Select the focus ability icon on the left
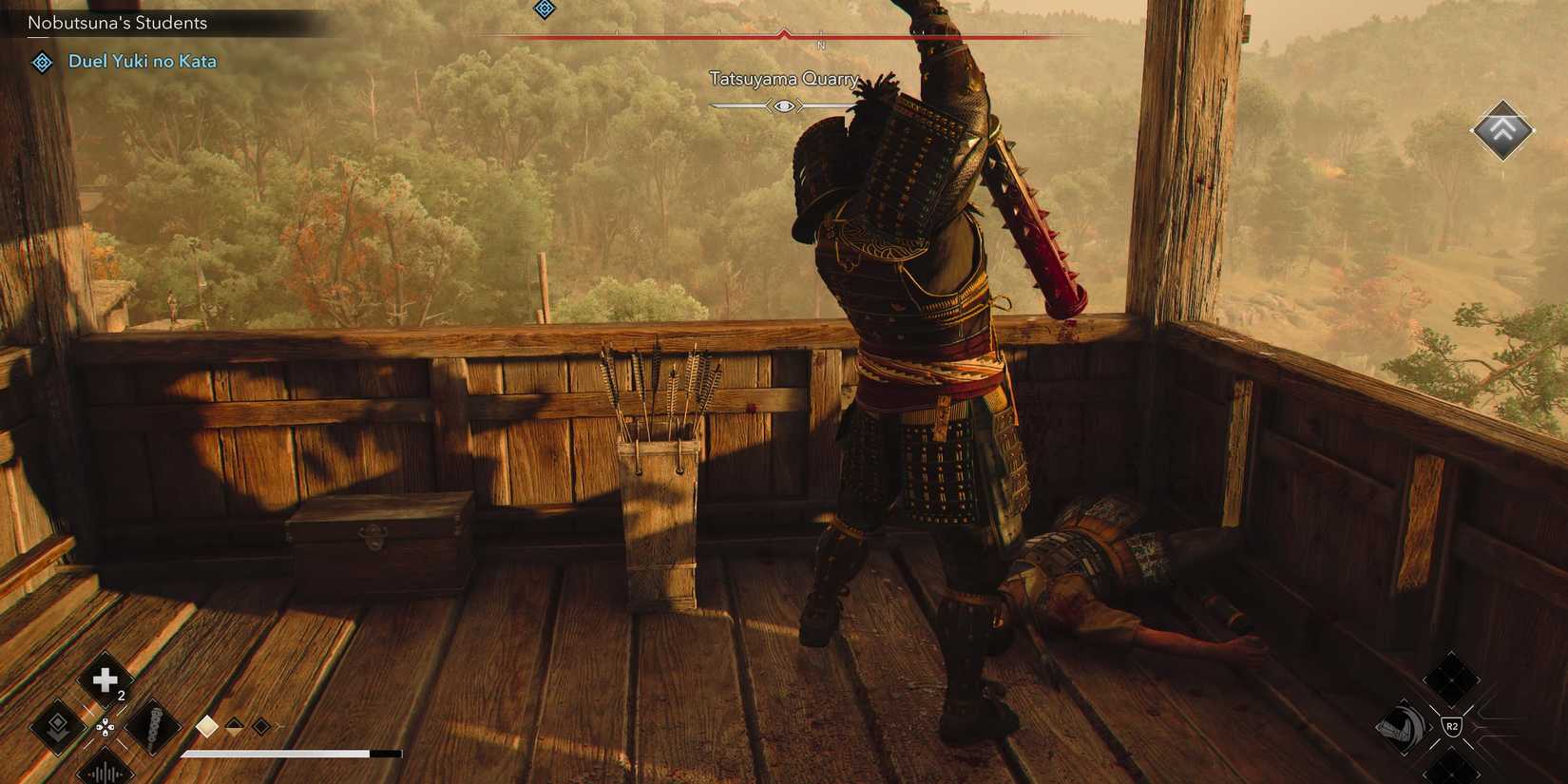Image resolution: width=1568 pixels, height=784 pixels. coord(59,727)
